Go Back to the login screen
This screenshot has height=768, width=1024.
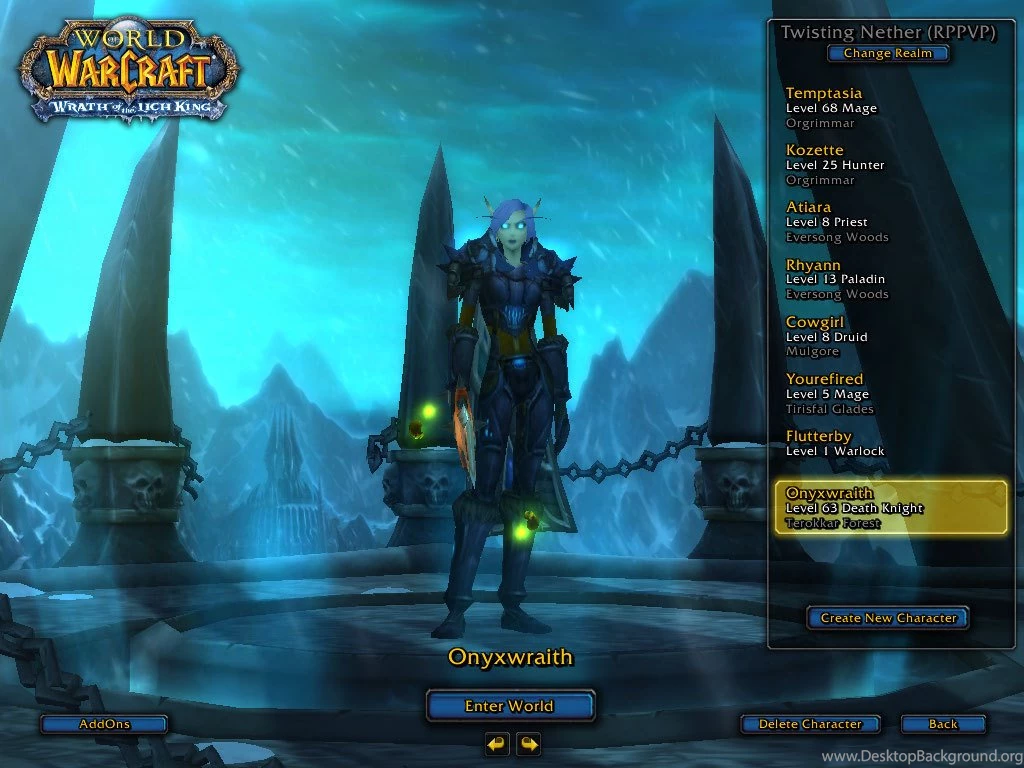[x=943, y=724]
